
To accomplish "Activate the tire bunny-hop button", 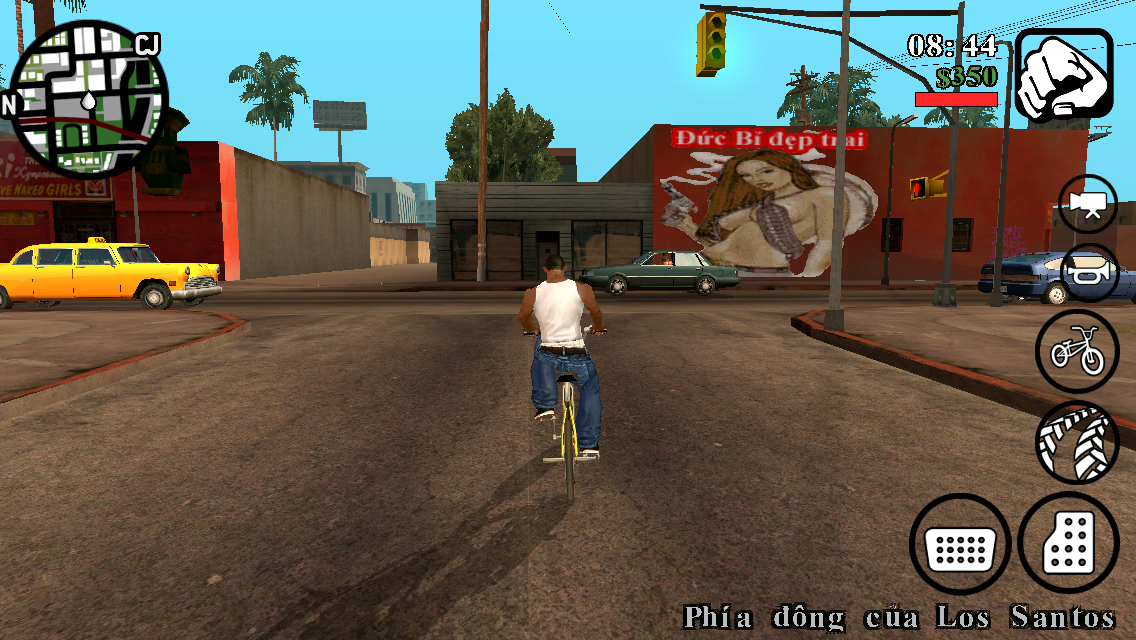I will (1076, 441).
